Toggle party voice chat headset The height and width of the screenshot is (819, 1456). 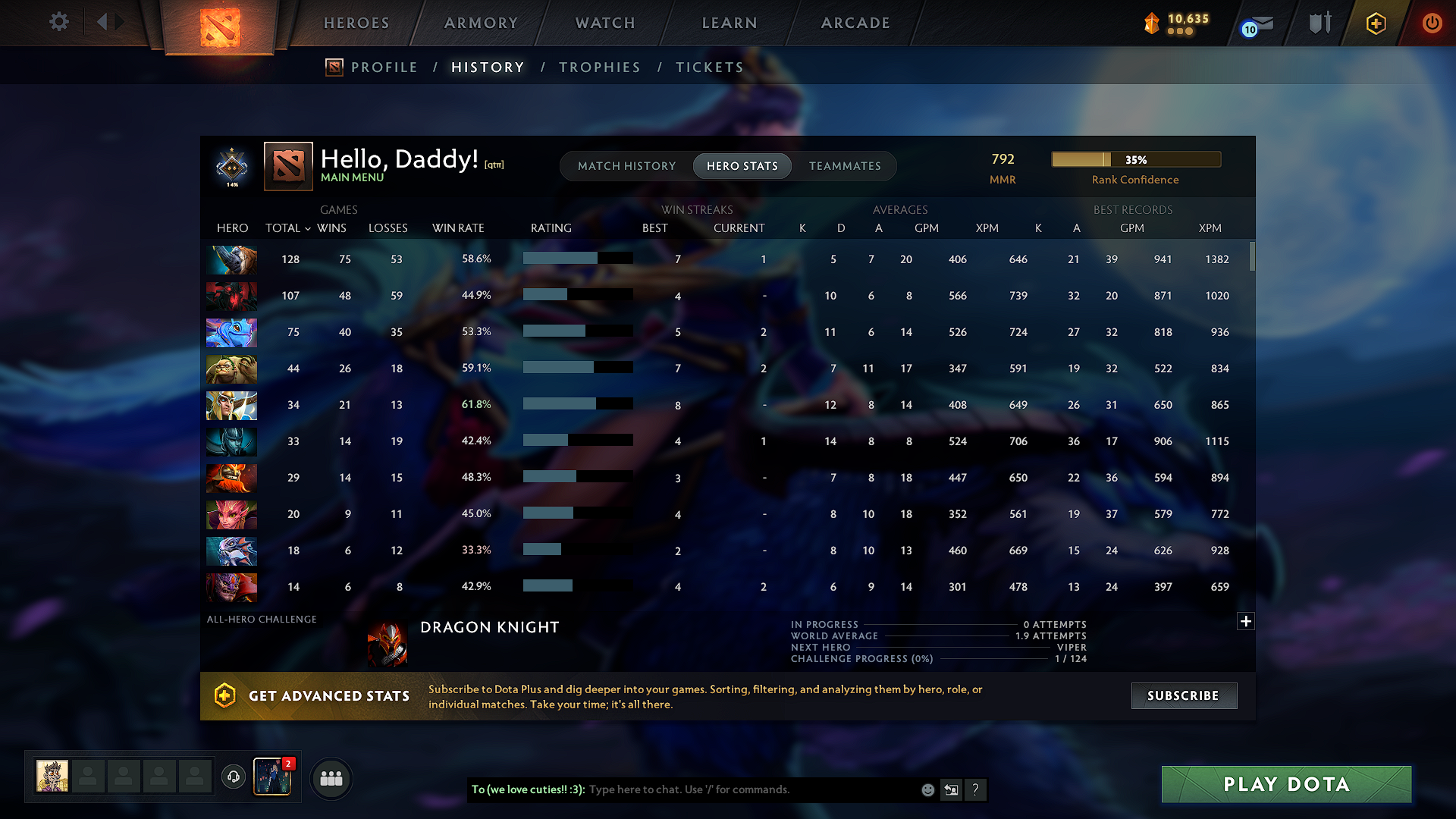233,778
